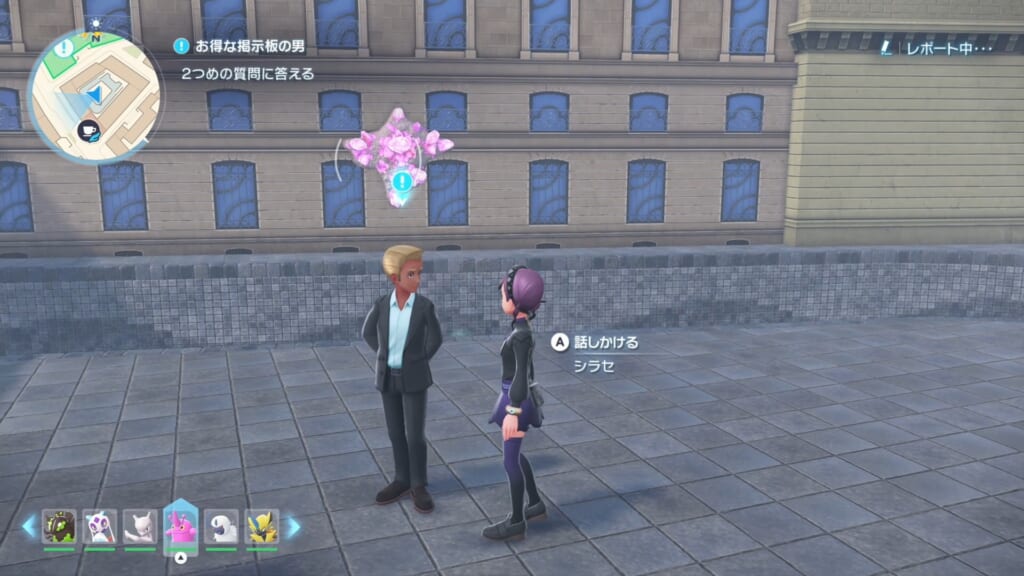The height and width of the screenshot is (576, 1024).
Task: Click the floating quest marker above the man
Action: tap(402, 181)
